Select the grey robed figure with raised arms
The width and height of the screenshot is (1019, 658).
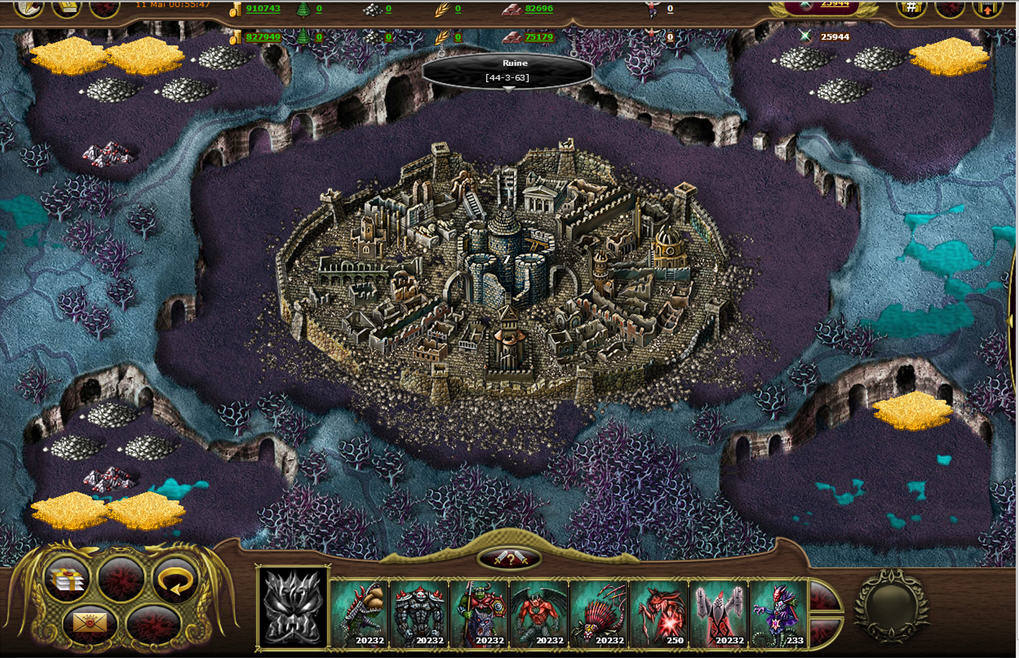pyautogui.click(x=719, y=612)
